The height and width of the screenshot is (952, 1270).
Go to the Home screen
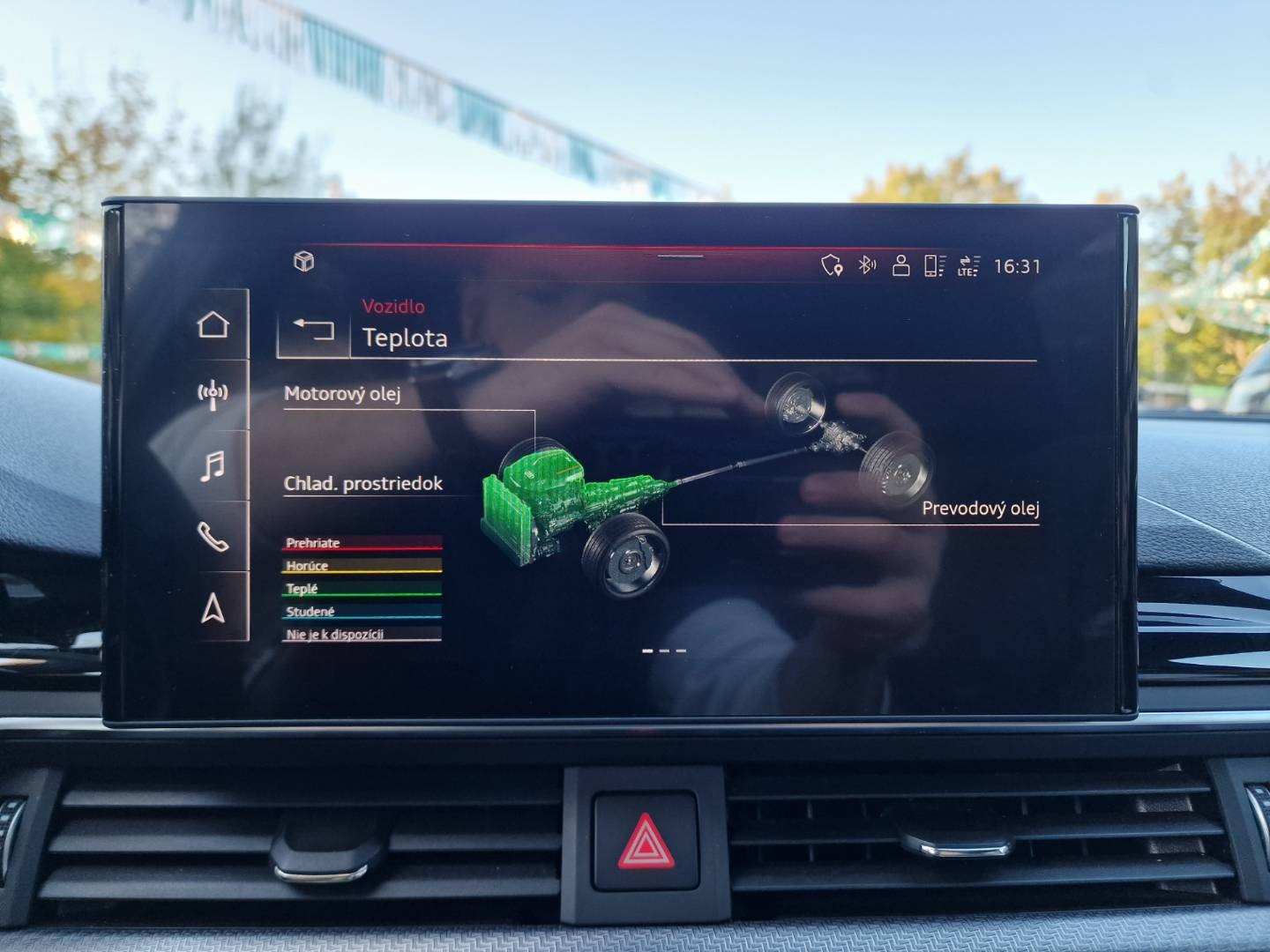213,324
